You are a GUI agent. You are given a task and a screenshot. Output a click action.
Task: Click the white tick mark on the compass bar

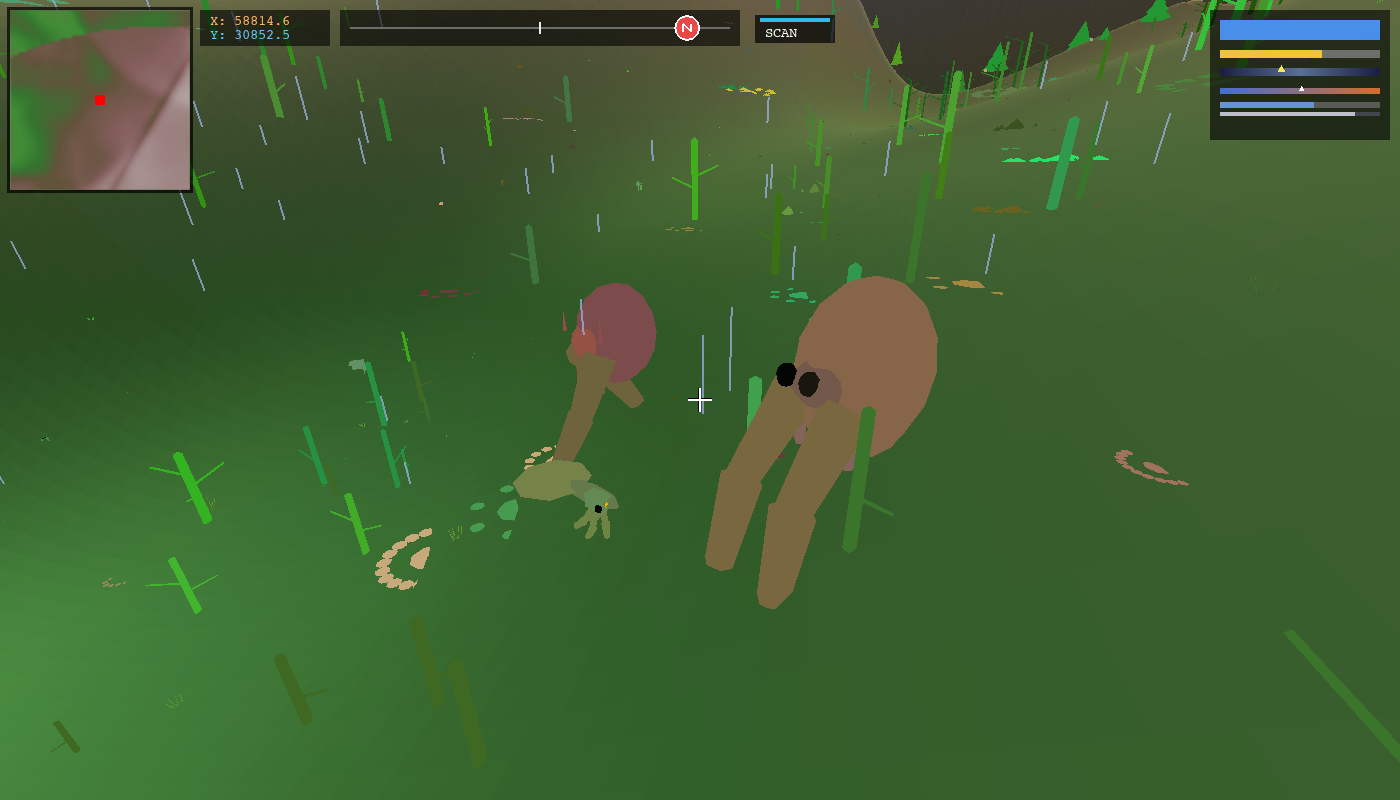pyautogui.click(x=539, y=28)
